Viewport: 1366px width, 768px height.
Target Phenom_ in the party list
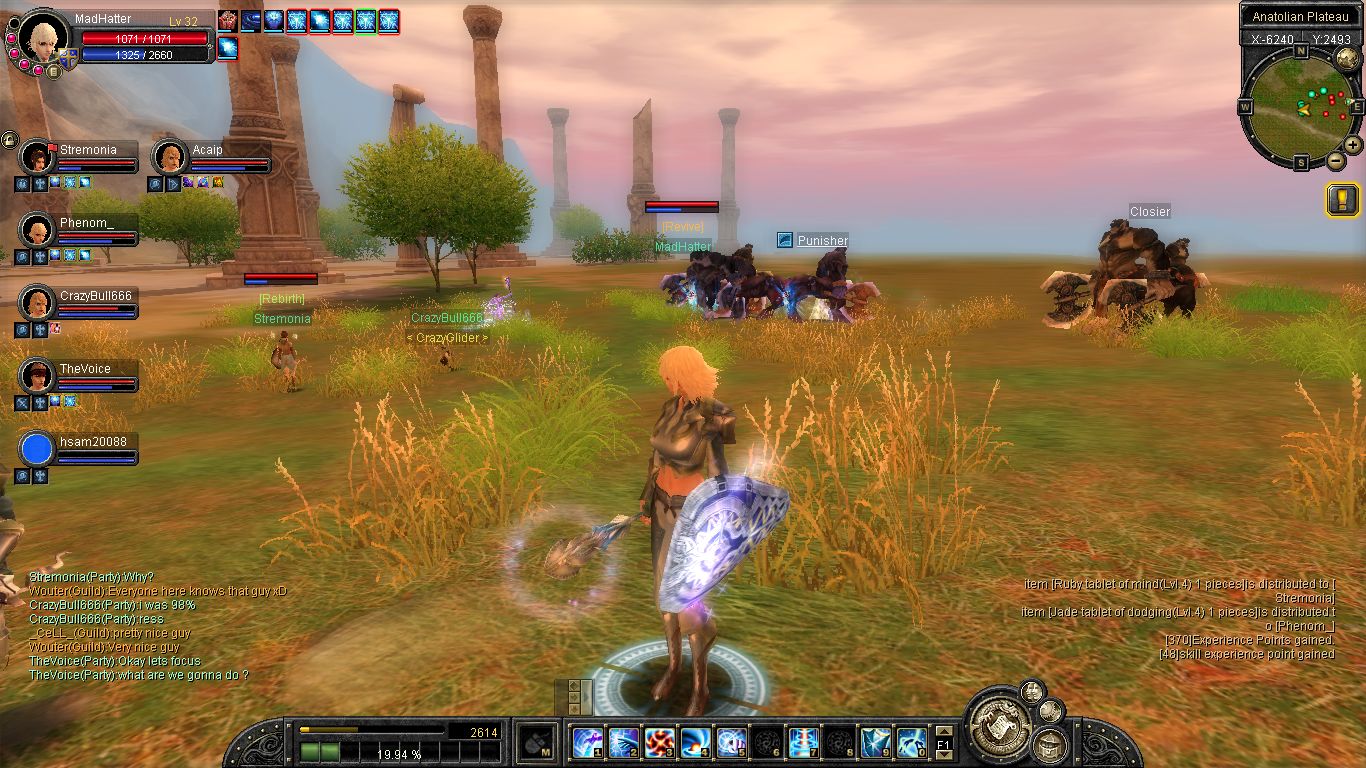tap(37, 230)
